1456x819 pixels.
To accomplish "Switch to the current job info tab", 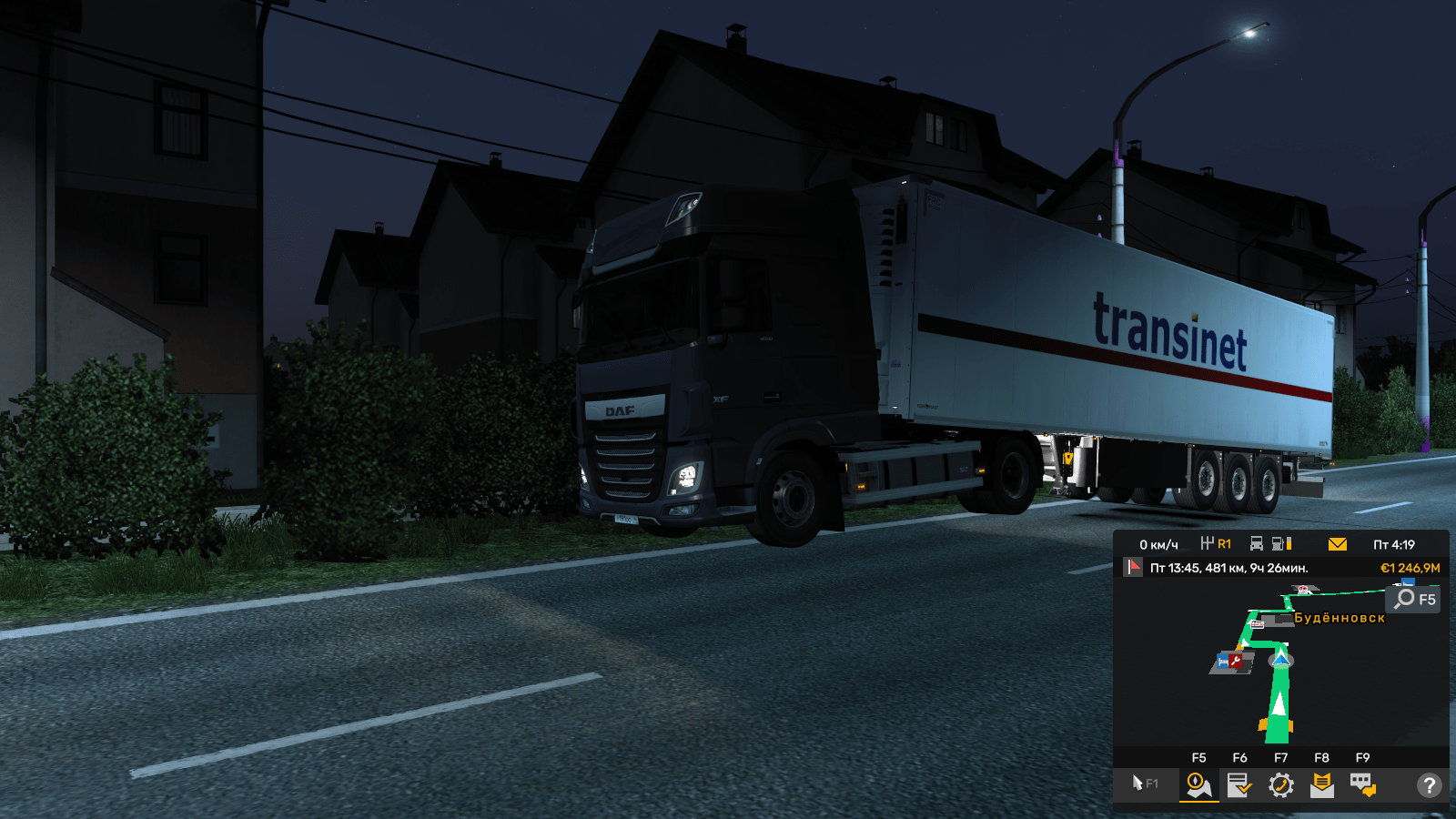I will (x=1239, y=784).
